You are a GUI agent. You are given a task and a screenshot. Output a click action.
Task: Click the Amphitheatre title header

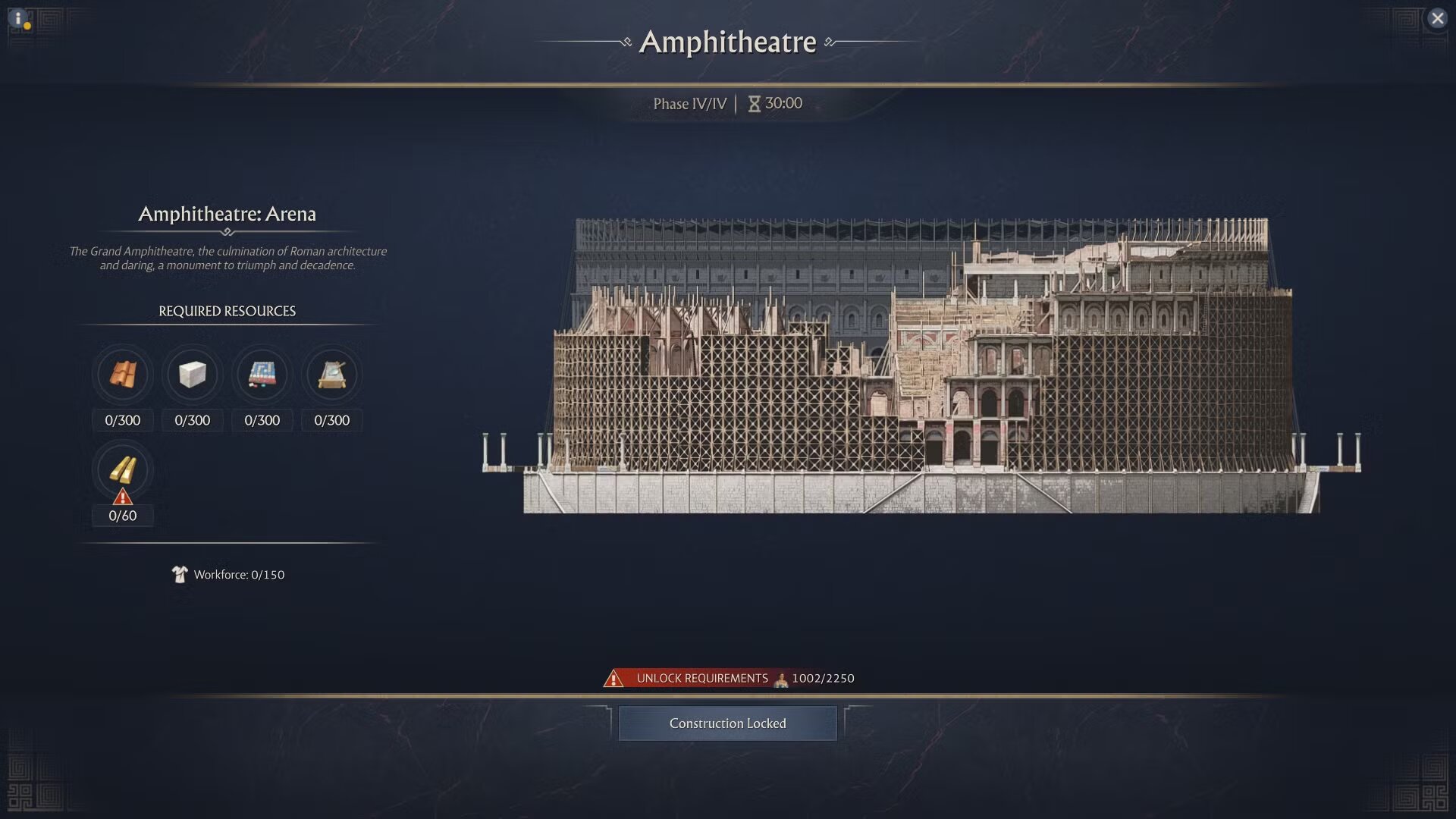(728, 42)
